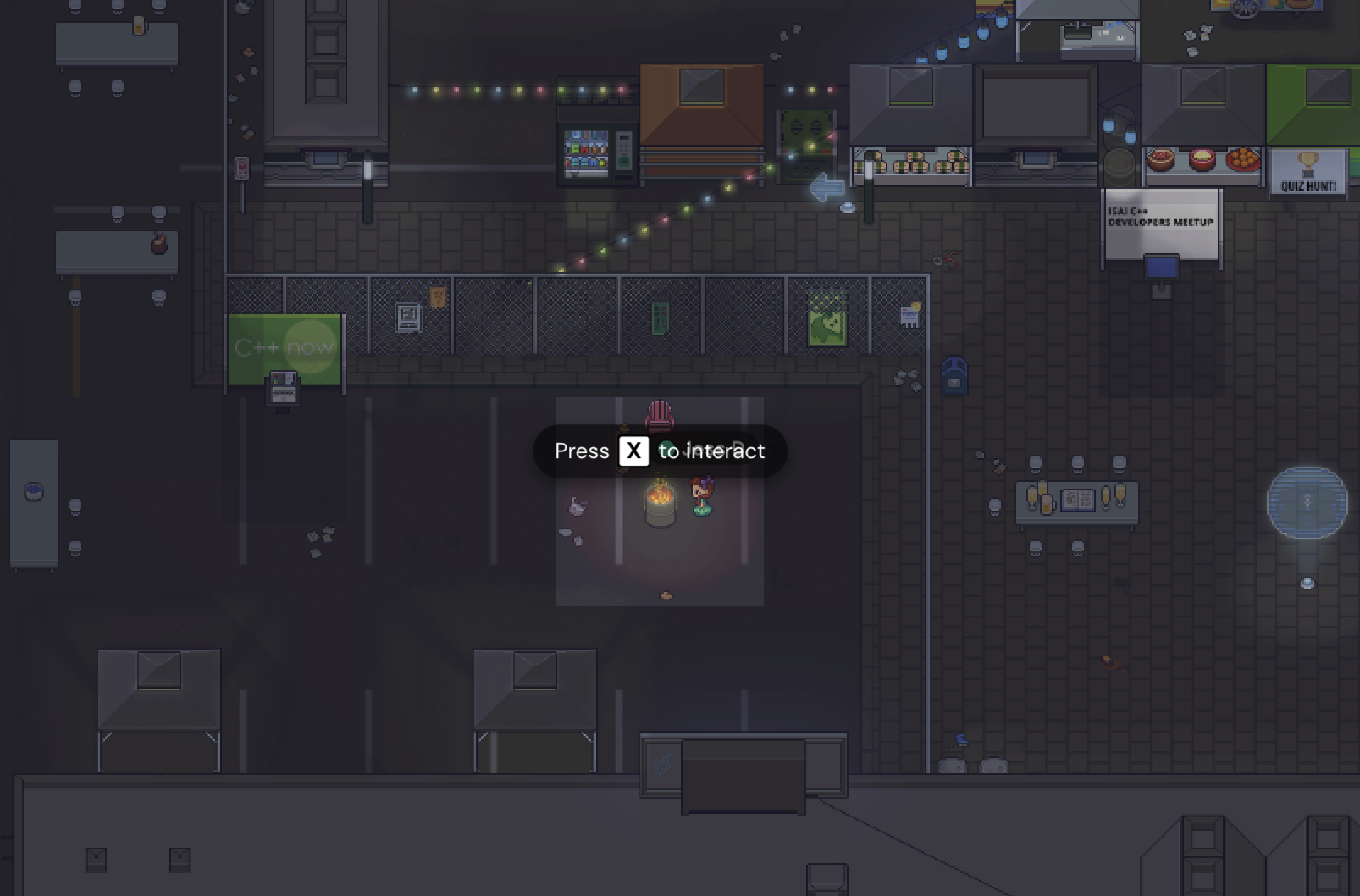The image size is (1360, 896).
Task: Click the burning fire barrel
Action: tap(659, 500)
